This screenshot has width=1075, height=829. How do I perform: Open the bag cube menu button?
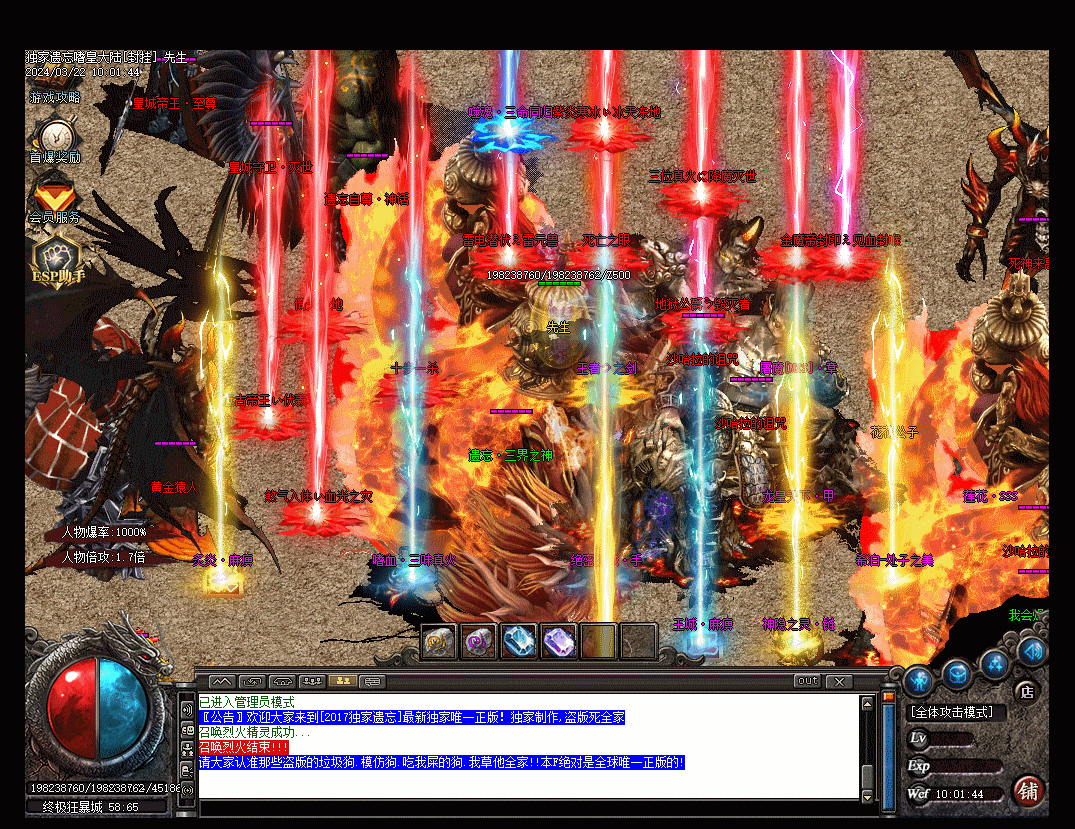(x=957, y=671)
